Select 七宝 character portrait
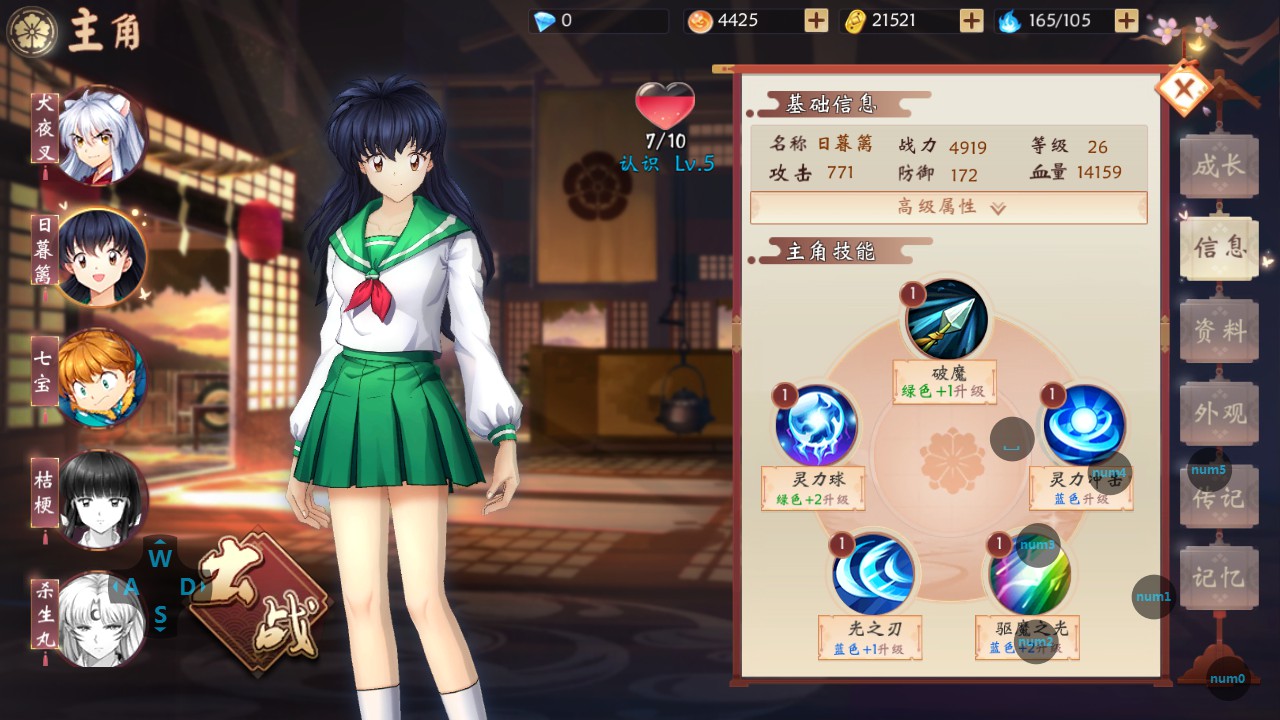This screenshot has width=1280, height=720. pyautogui.click(x=101, y=378)
